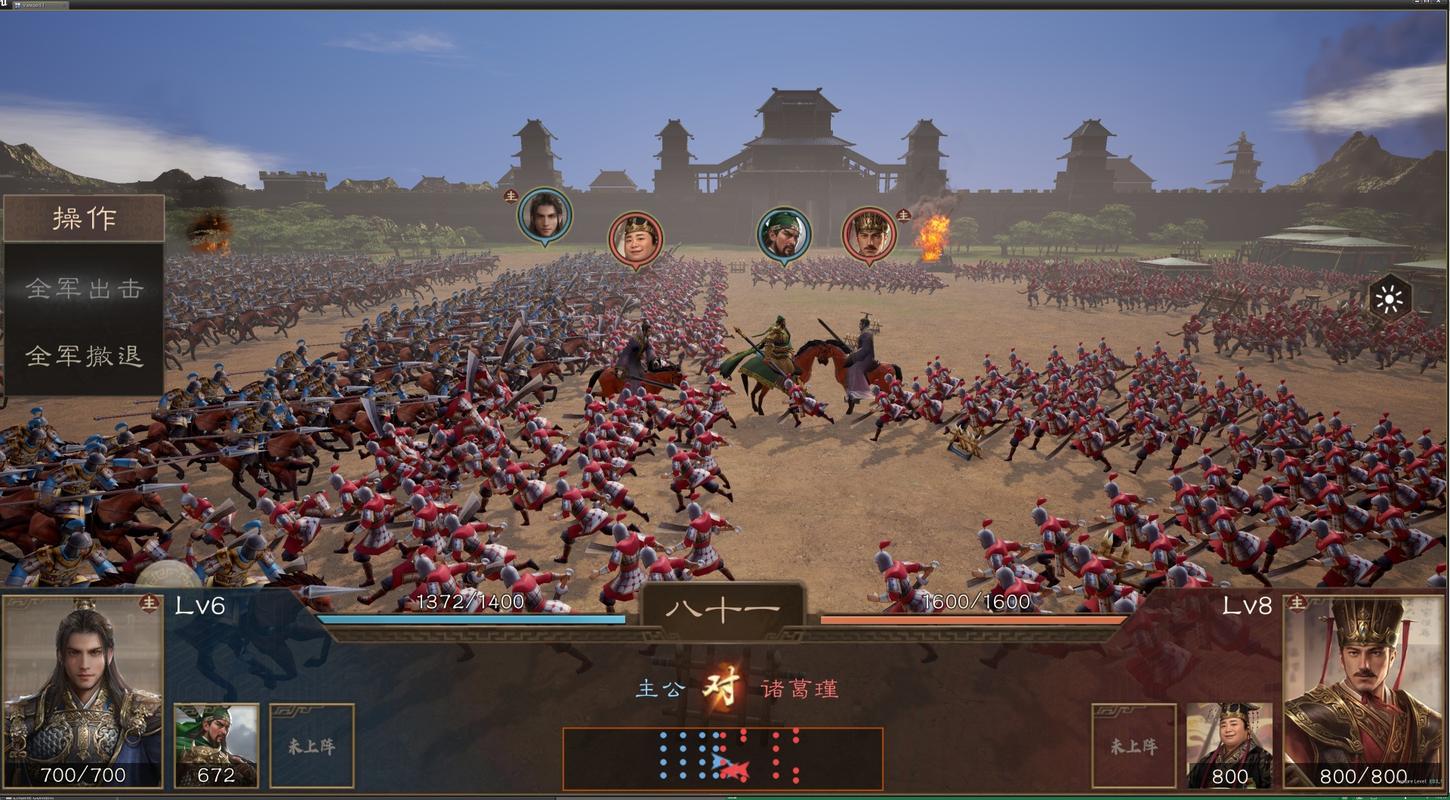Select the Lv8 enemy commander portrait

[x=1368, y=690]
